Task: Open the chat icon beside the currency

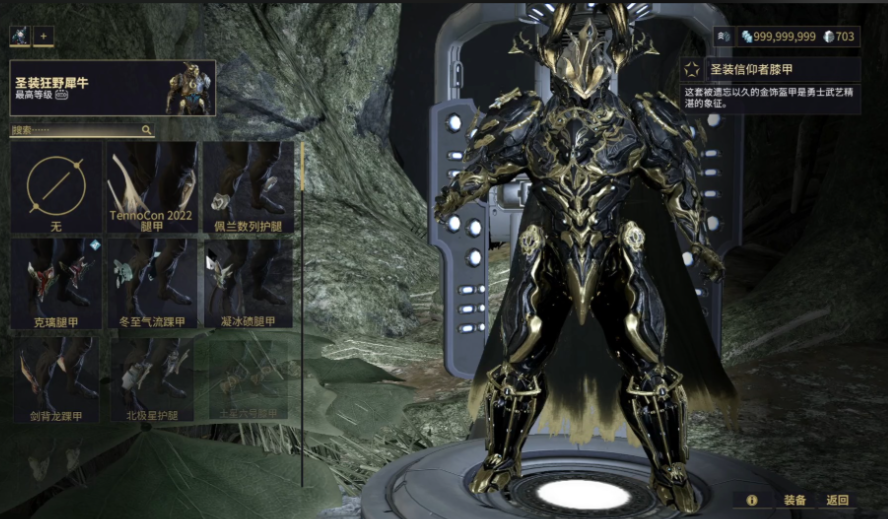Action: coord(724,36)
